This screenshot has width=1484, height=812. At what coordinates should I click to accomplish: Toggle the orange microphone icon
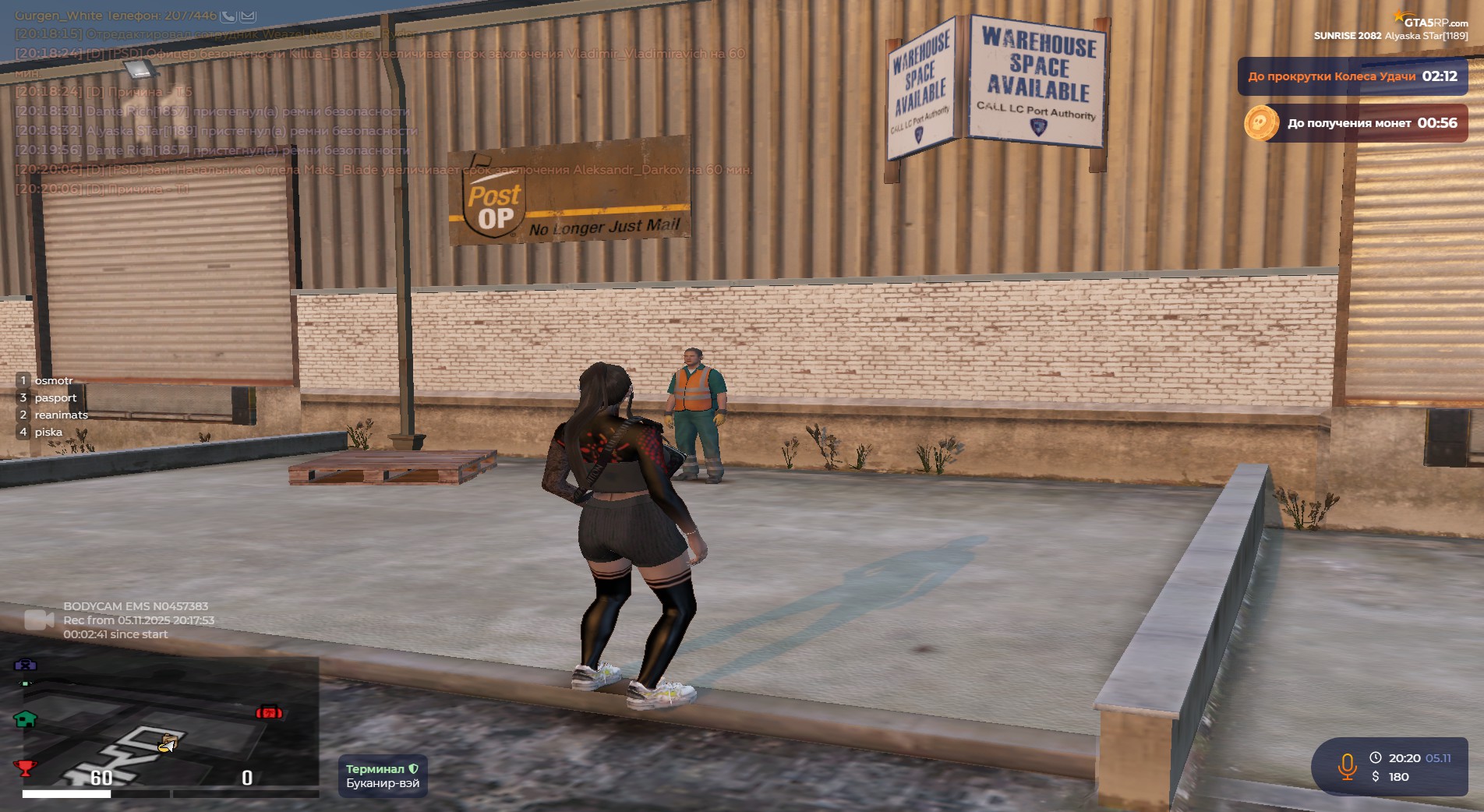(1347, 767)
